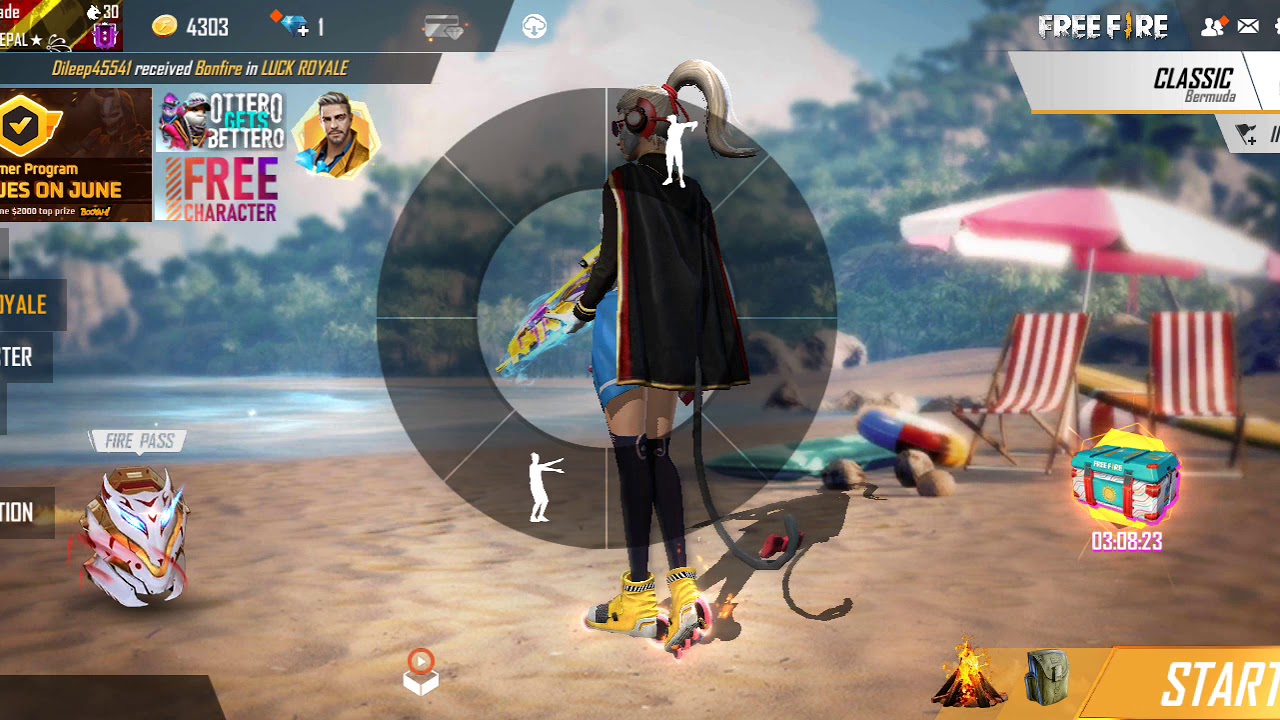The height and width of the screenshot is (720, 1280).
Task: Add diamonds using the diamond plus icon
Action: pyautogui.click(x=296, y=26)
